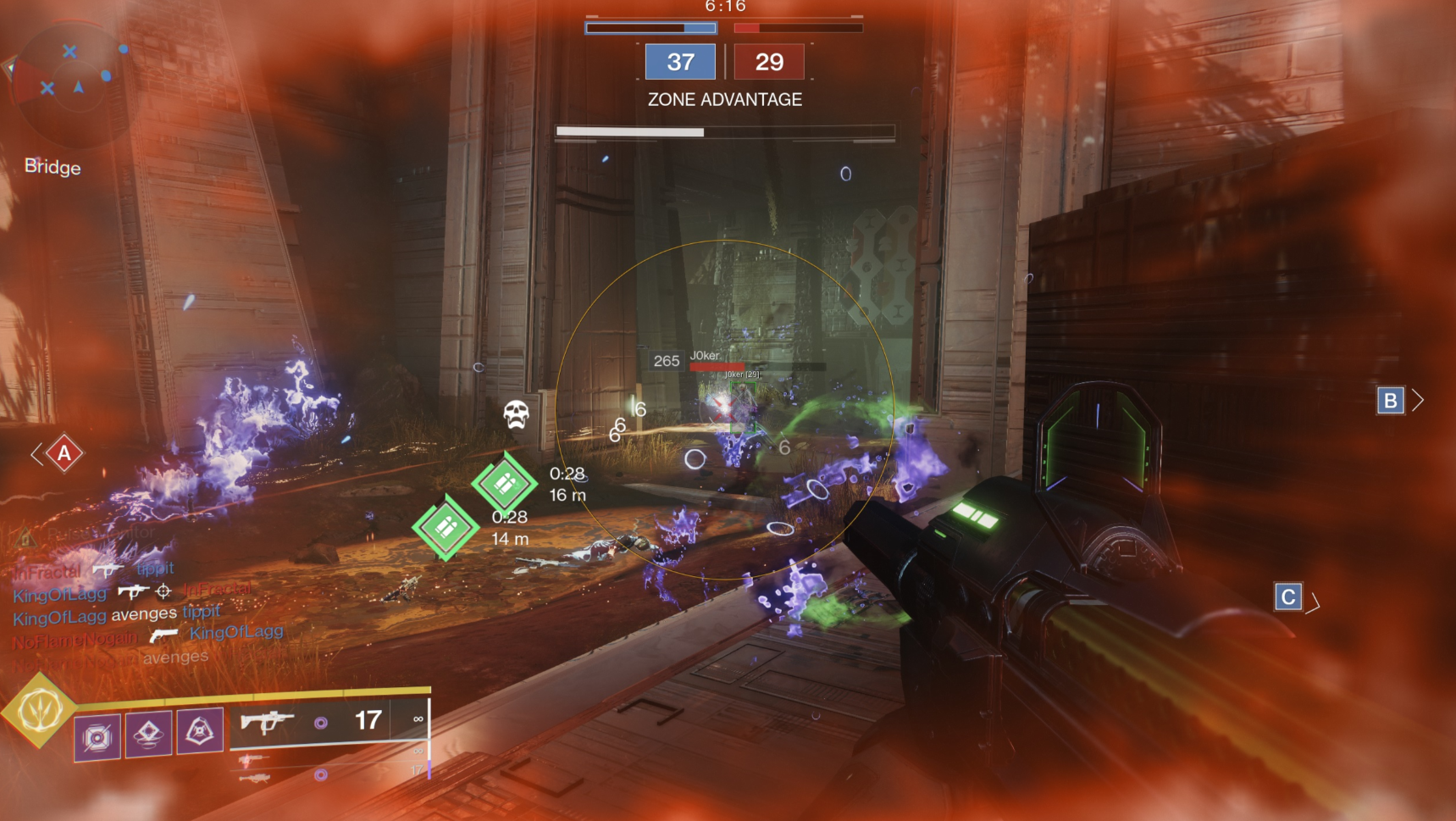Click the KingOfLagg avenges tippit feed entry
This screenshot has height=821, width=1456.
coord(117,614)
